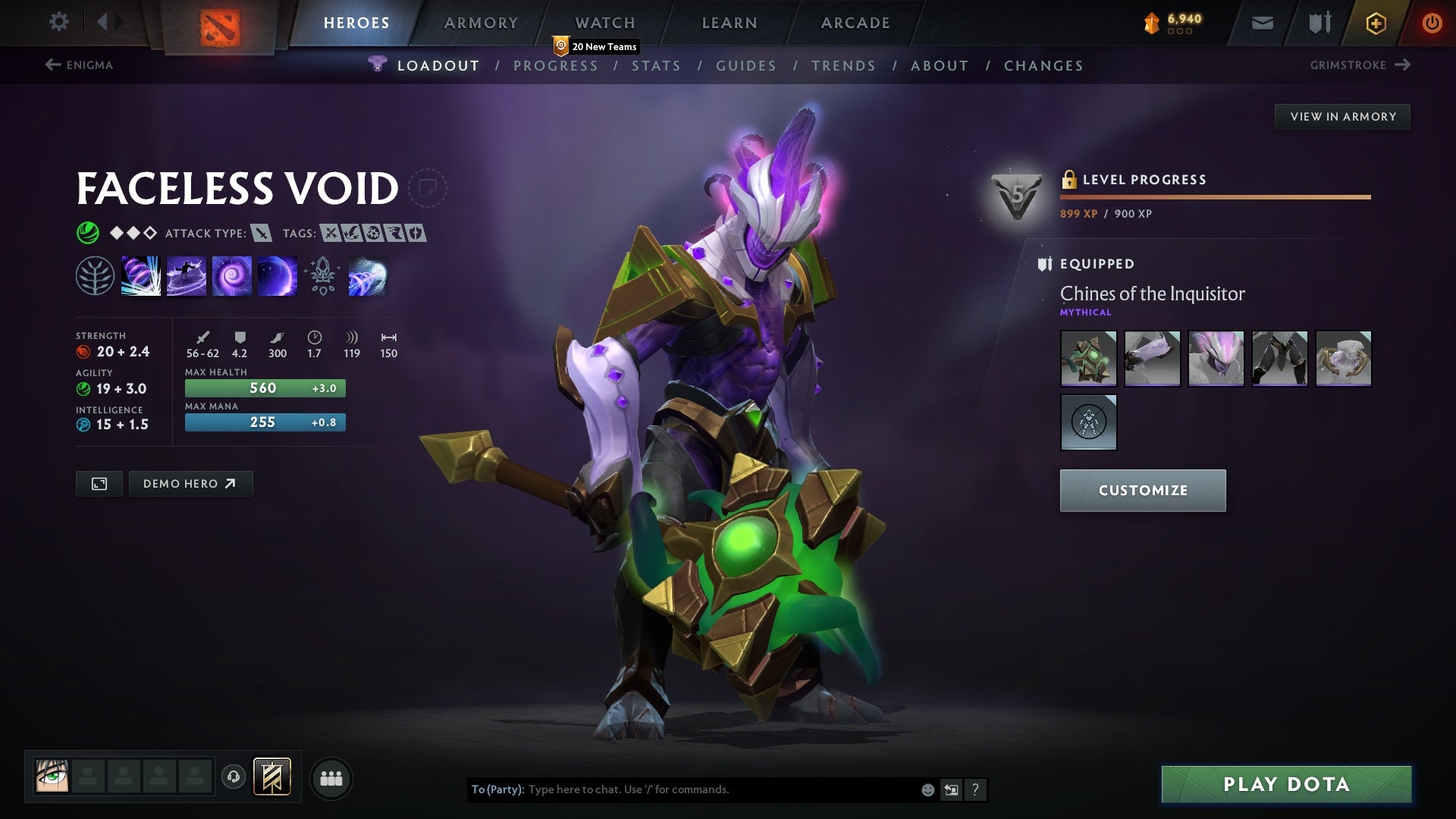Click the power button to exit
This screenshot has height=819, width=1456.
pyautogui.click(x=1432, y=22)
